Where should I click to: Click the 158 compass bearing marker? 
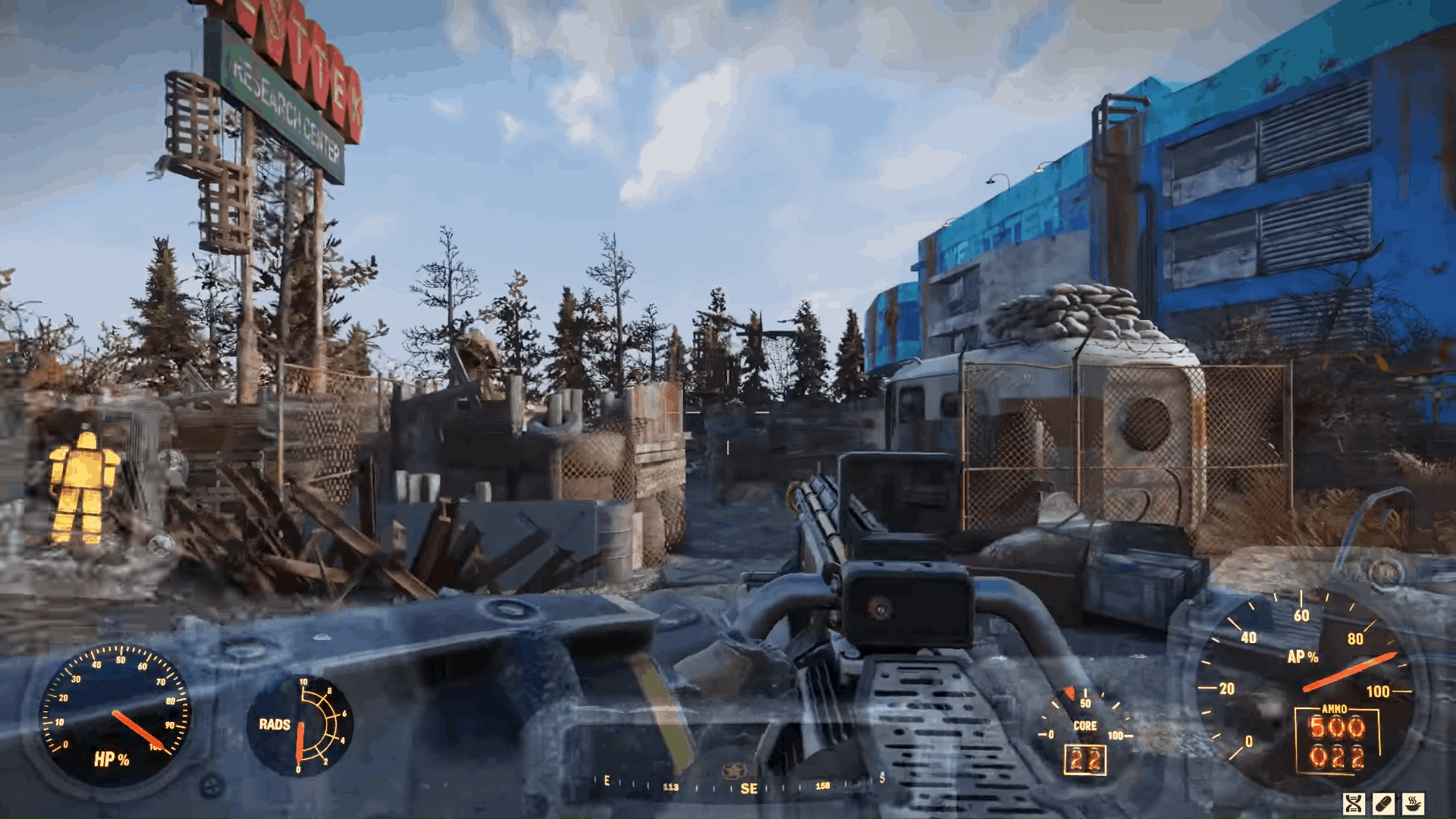coord(822,786)
